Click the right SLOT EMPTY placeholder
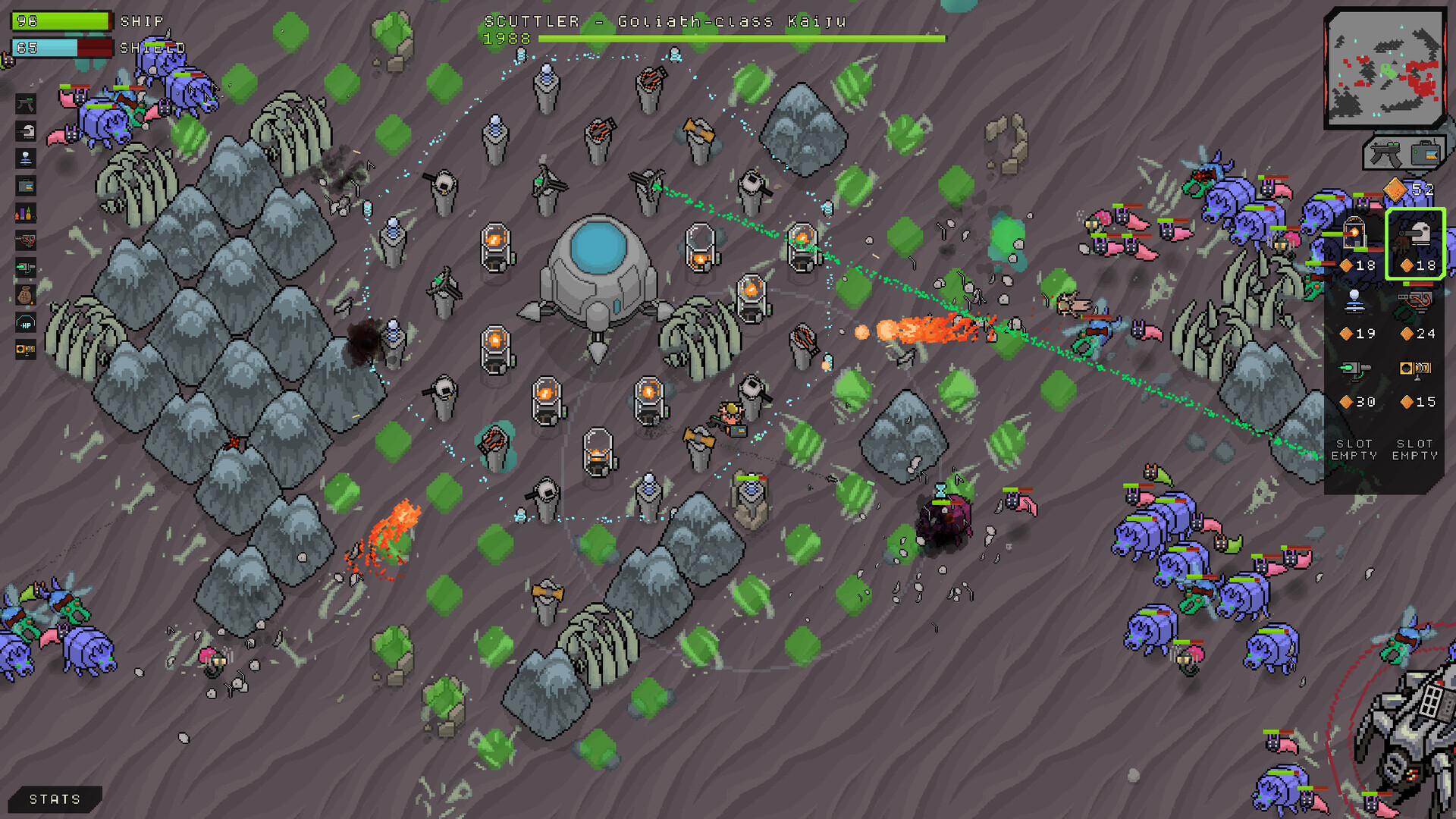Image resolution: width=1456 pixels, height=819 pixels. 1415,449
